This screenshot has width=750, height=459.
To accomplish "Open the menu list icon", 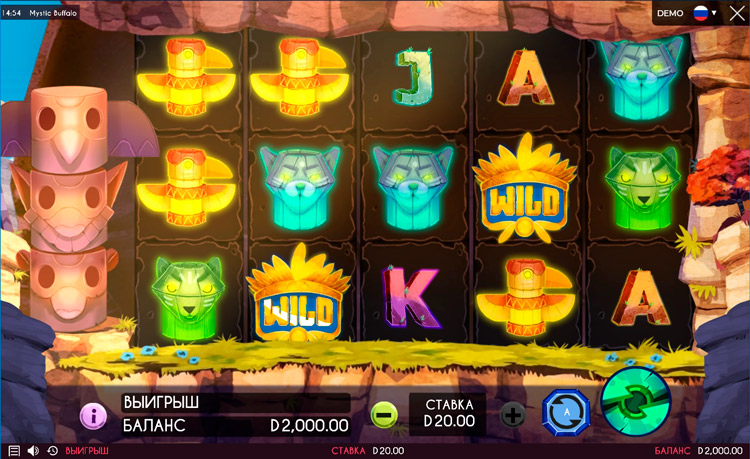I will [13, 451].
